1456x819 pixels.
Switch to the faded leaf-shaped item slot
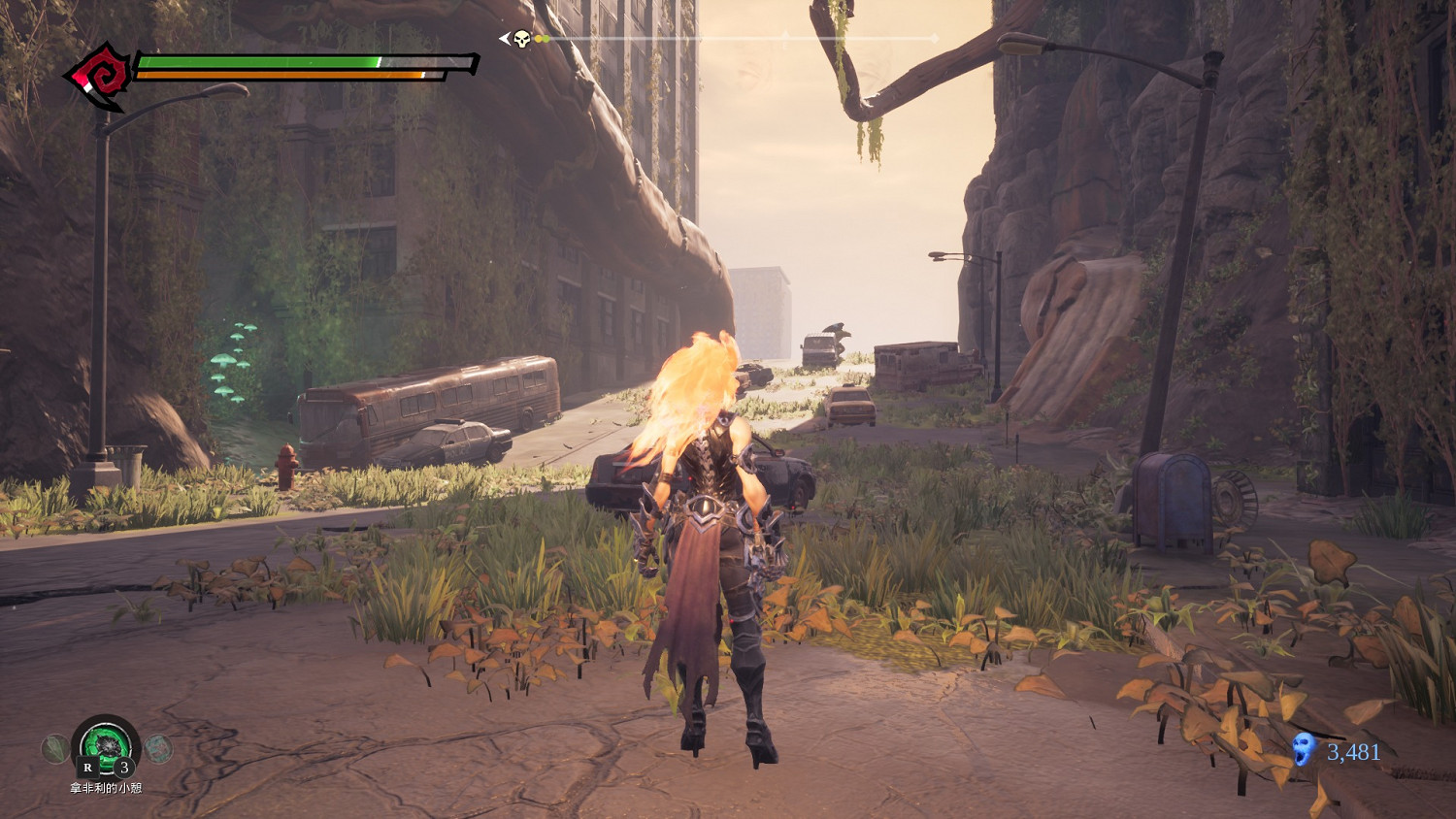[x=55, y=748]
